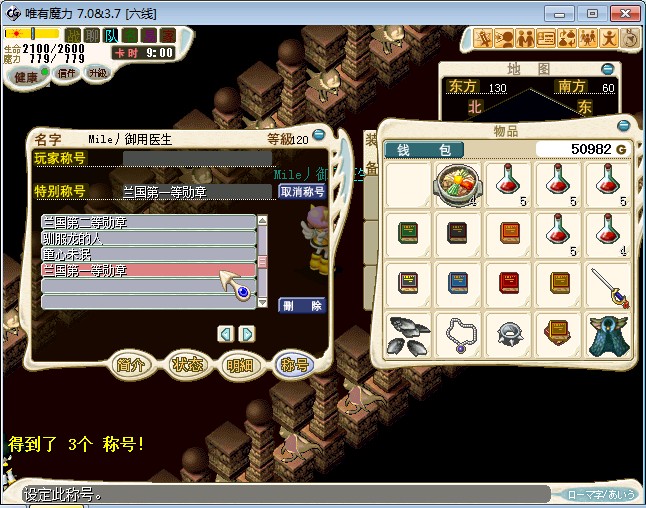This screenshot has height=508, width=646.
Task: Show the 明细 details tab
Action: click(241, 365)
